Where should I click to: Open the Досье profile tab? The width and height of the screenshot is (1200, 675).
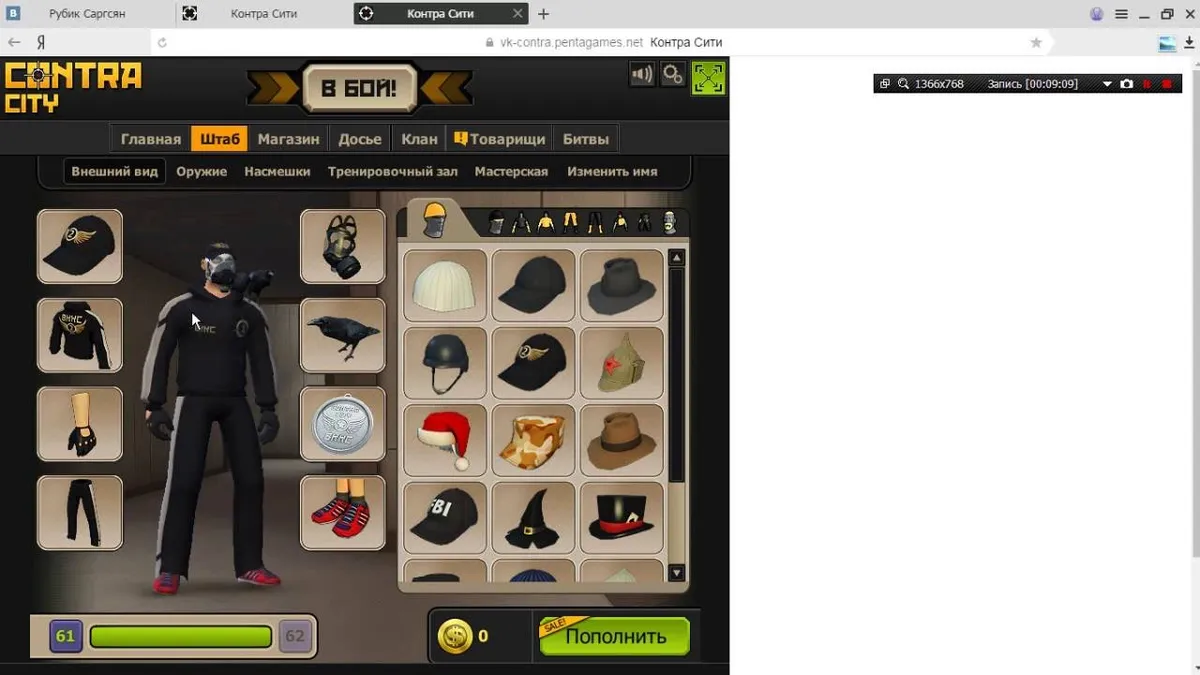tap(360, 139)
